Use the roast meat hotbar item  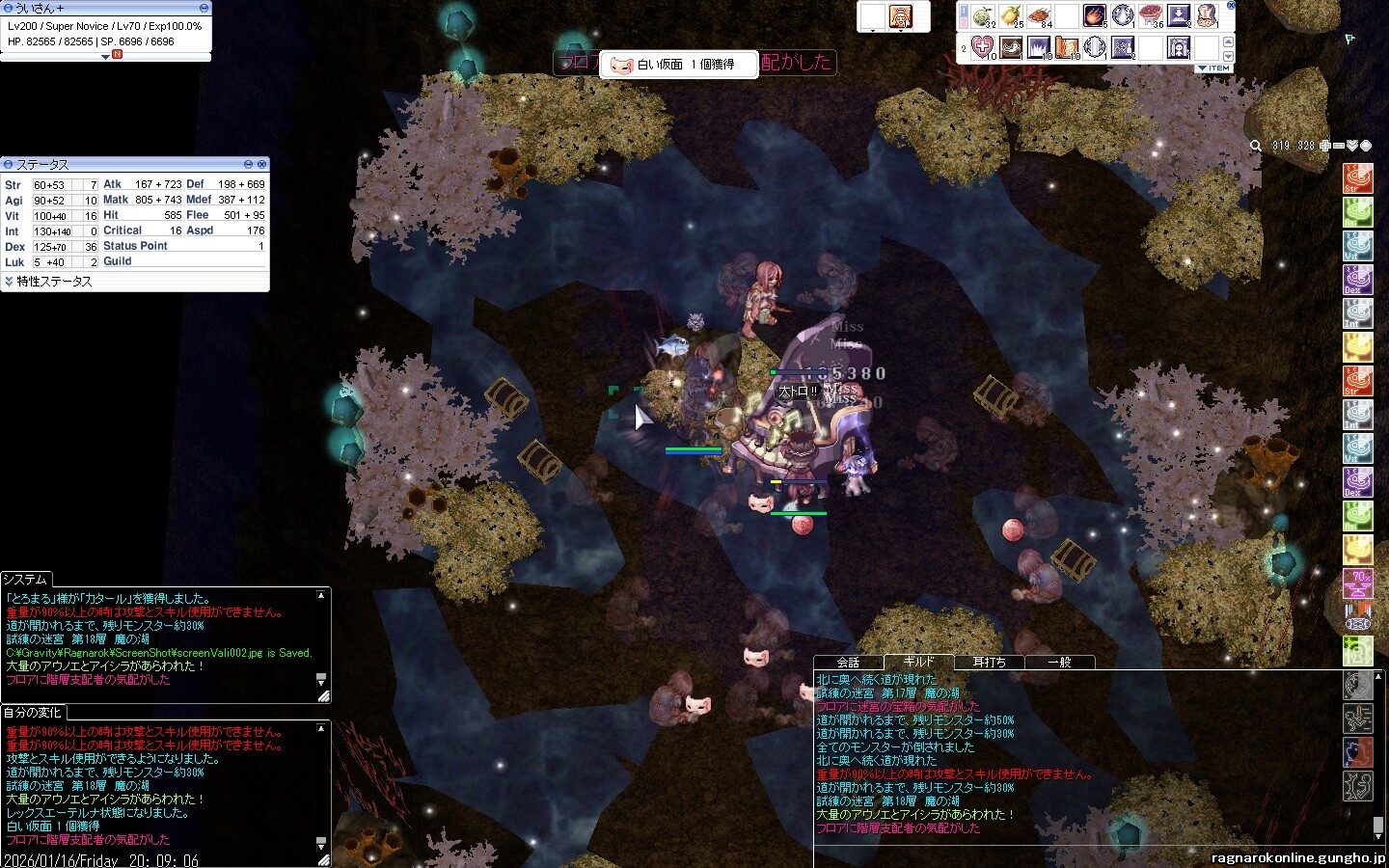[1039, 15]
